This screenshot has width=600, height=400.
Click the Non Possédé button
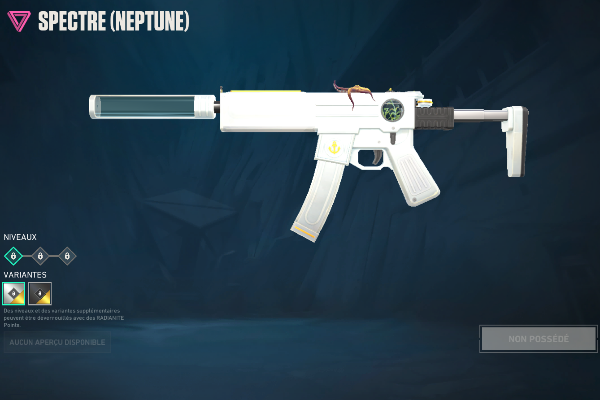(x=538, y=339)
